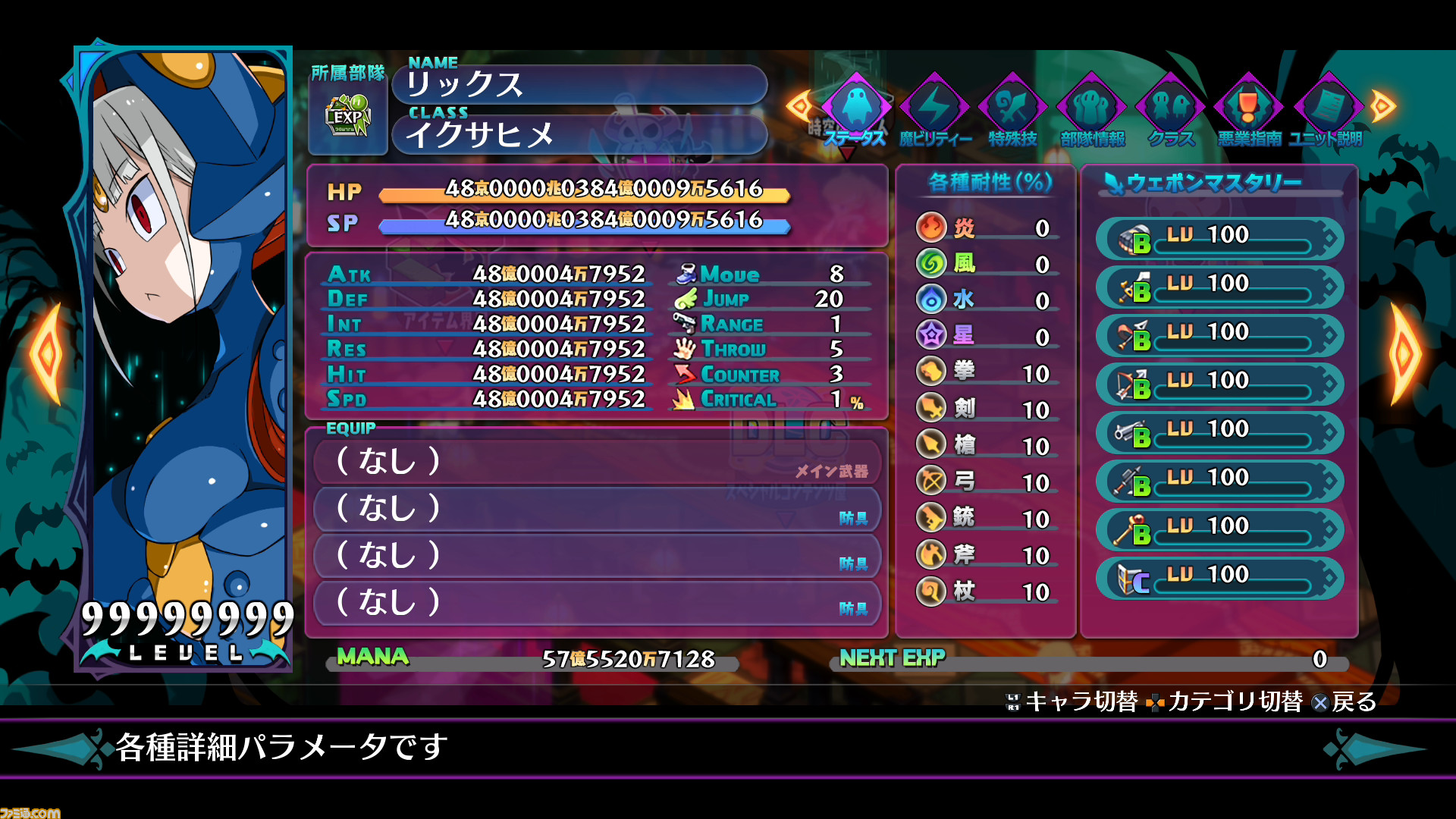
Task: Open the EXP squad icon under 所属部隊
Action: 348,118
